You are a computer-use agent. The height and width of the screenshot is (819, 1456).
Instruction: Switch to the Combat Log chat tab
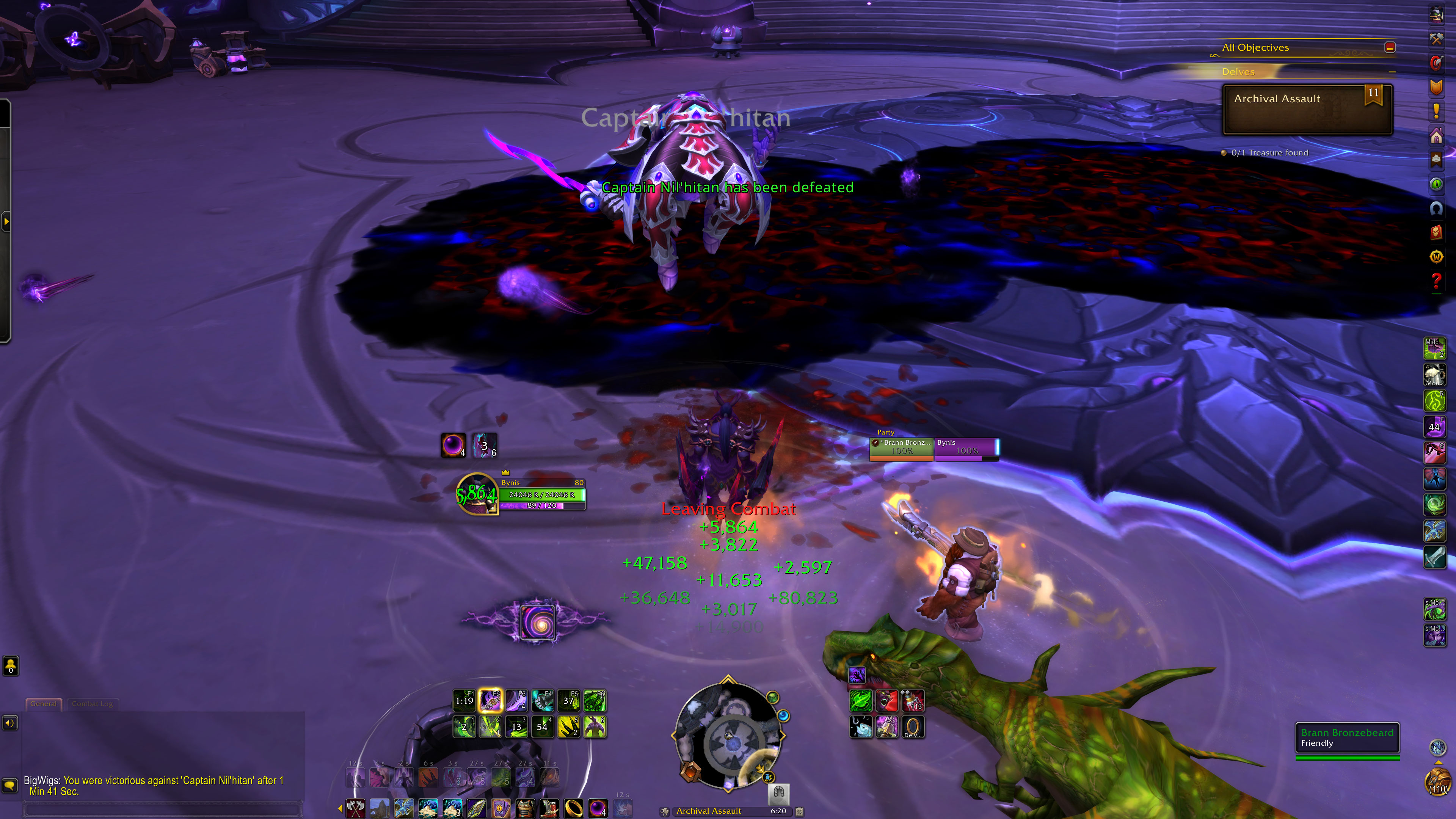tap(92, 704)
